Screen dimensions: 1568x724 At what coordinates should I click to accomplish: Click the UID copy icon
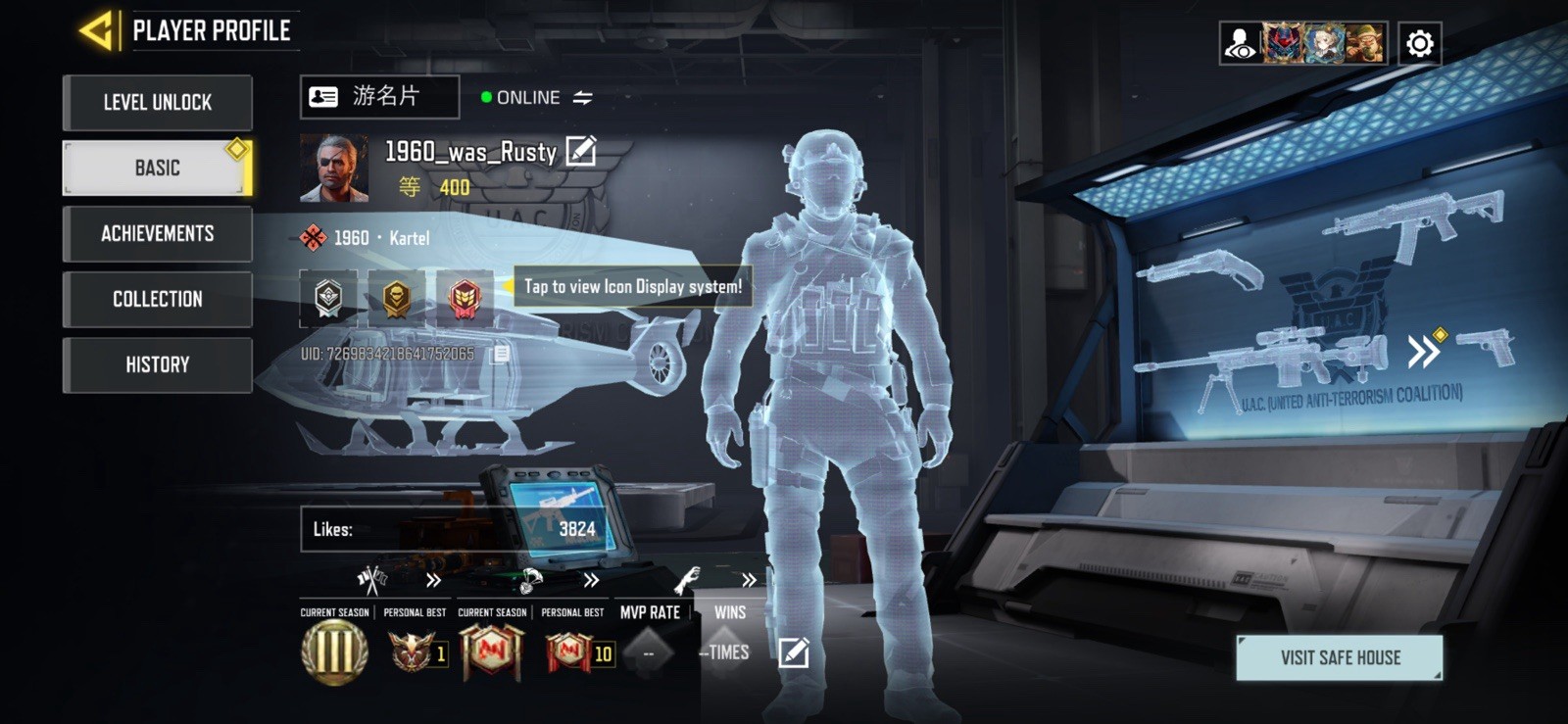tap(500, 354)
